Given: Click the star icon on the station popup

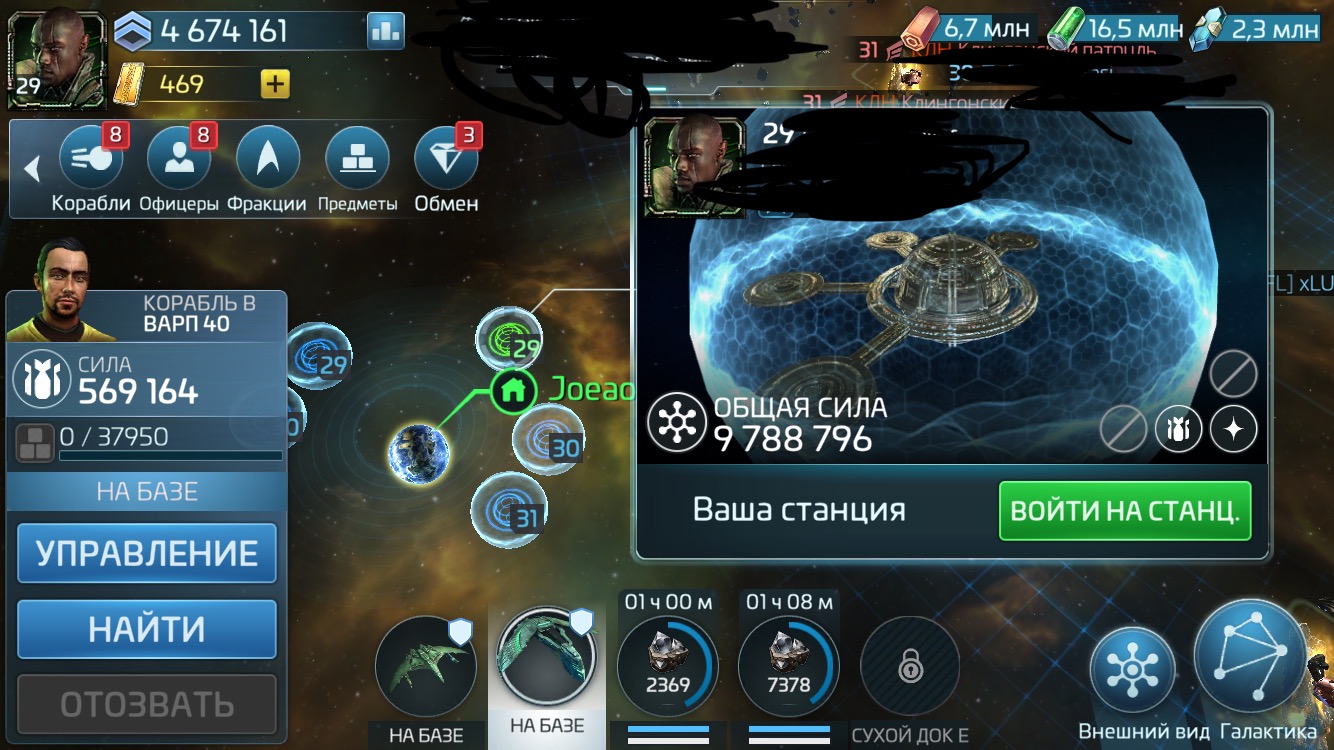Looking at the screenshot, I should 1233,428.
